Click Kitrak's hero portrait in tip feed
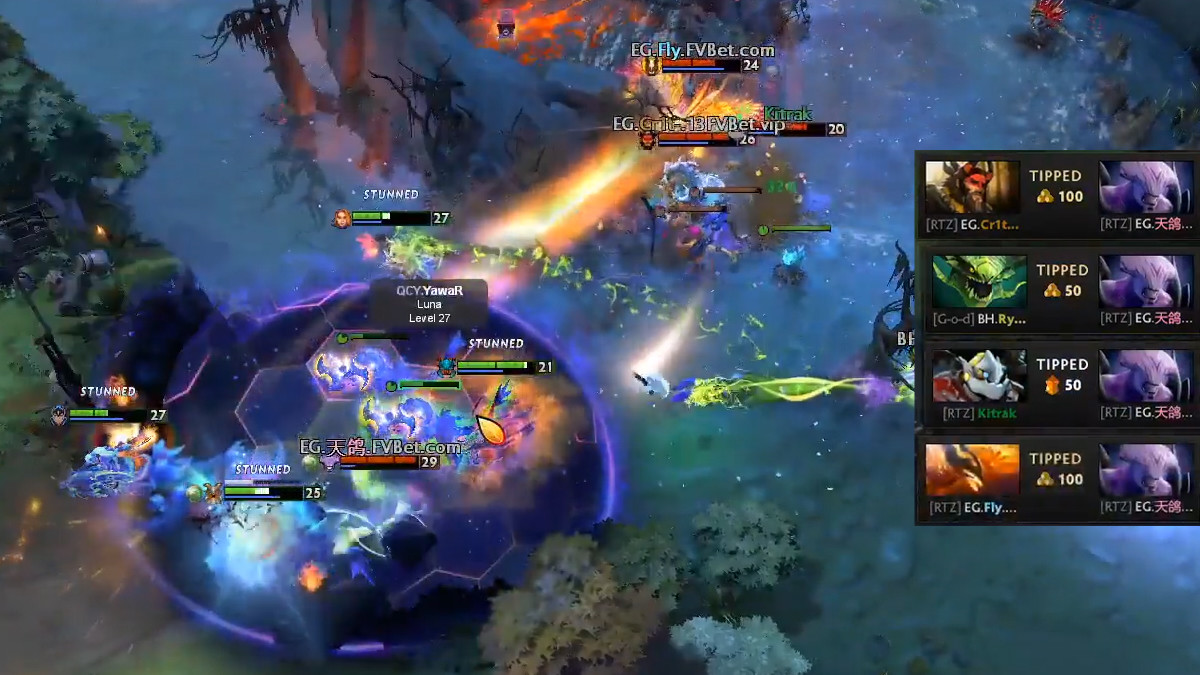Viewport: 1200px width, 675px height. (979, 376)
